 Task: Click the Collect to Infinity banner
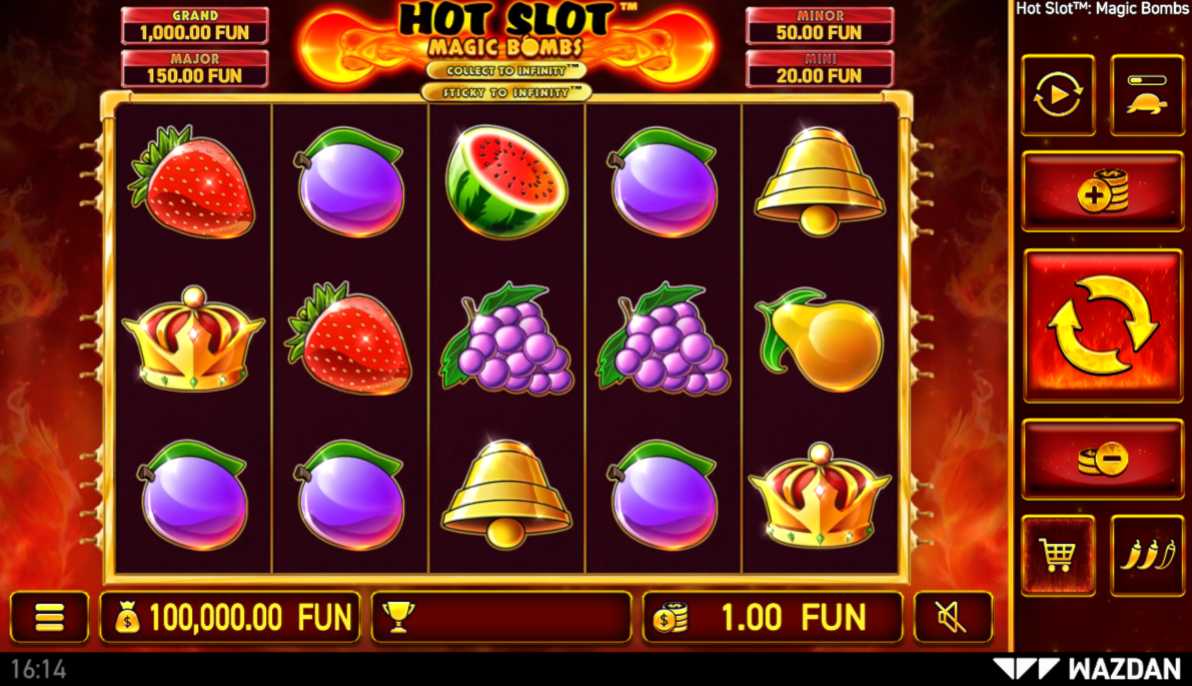[506, 71]
